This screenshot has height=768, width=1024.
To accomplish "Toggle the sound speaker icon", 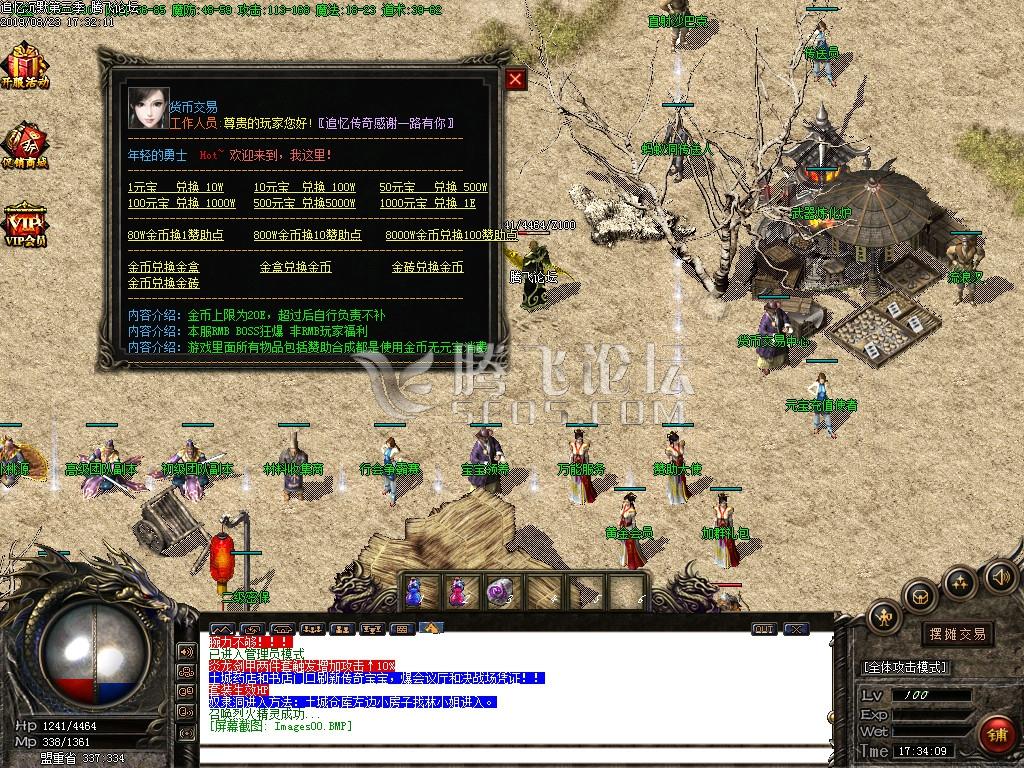I will (1000, 576).
